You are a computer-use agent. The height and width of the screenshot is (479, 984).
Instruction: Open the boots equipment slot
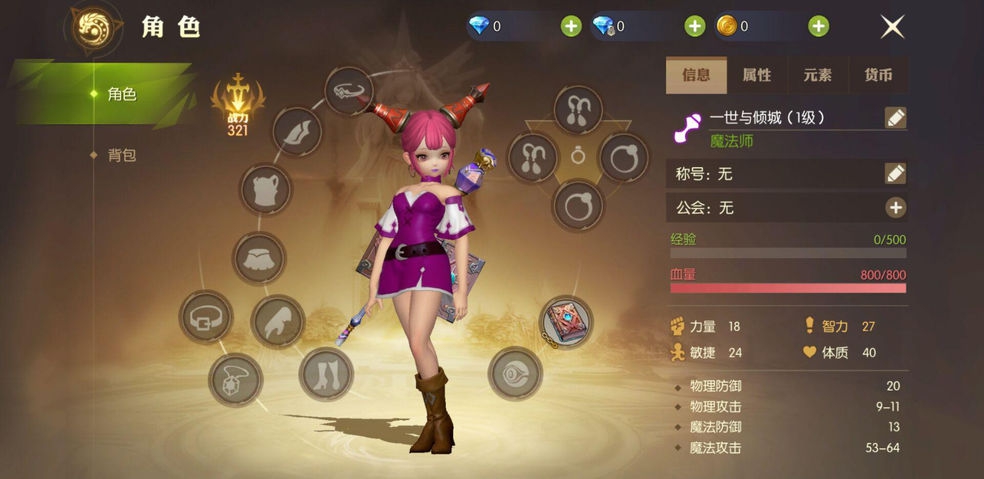(x=326, y=374)
